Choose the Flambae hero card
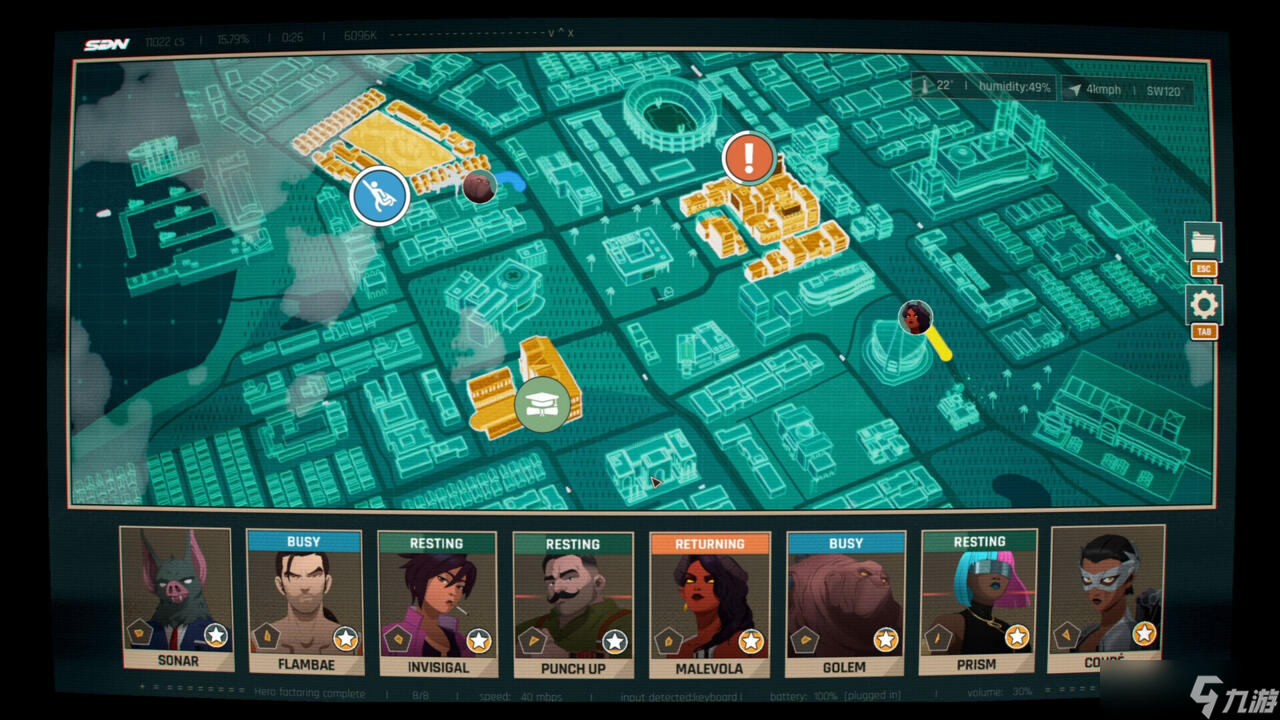 click(304, 602)
